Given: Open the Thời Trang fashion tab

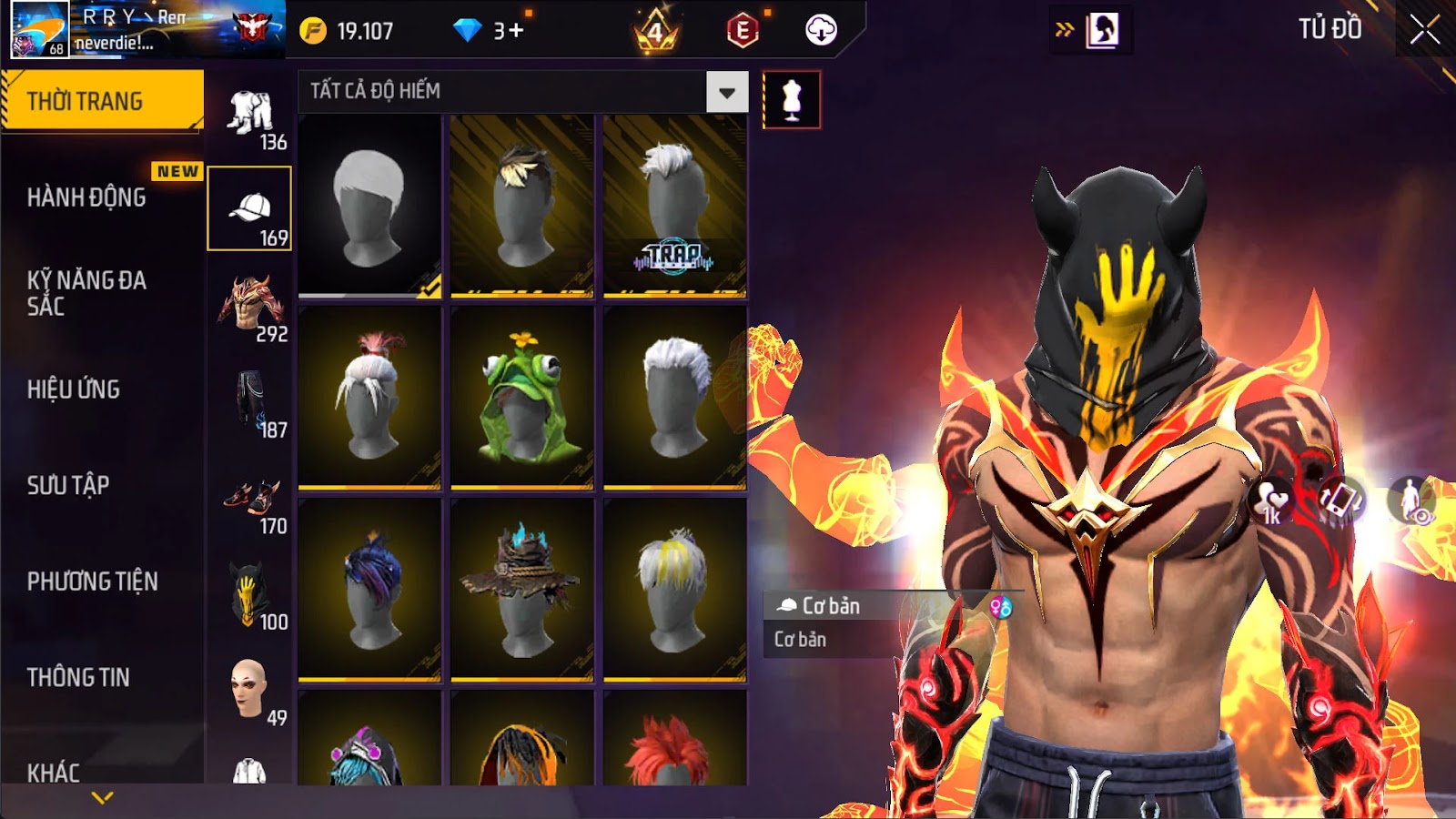Looking at the screenshot, I should (x=102, y=101).
